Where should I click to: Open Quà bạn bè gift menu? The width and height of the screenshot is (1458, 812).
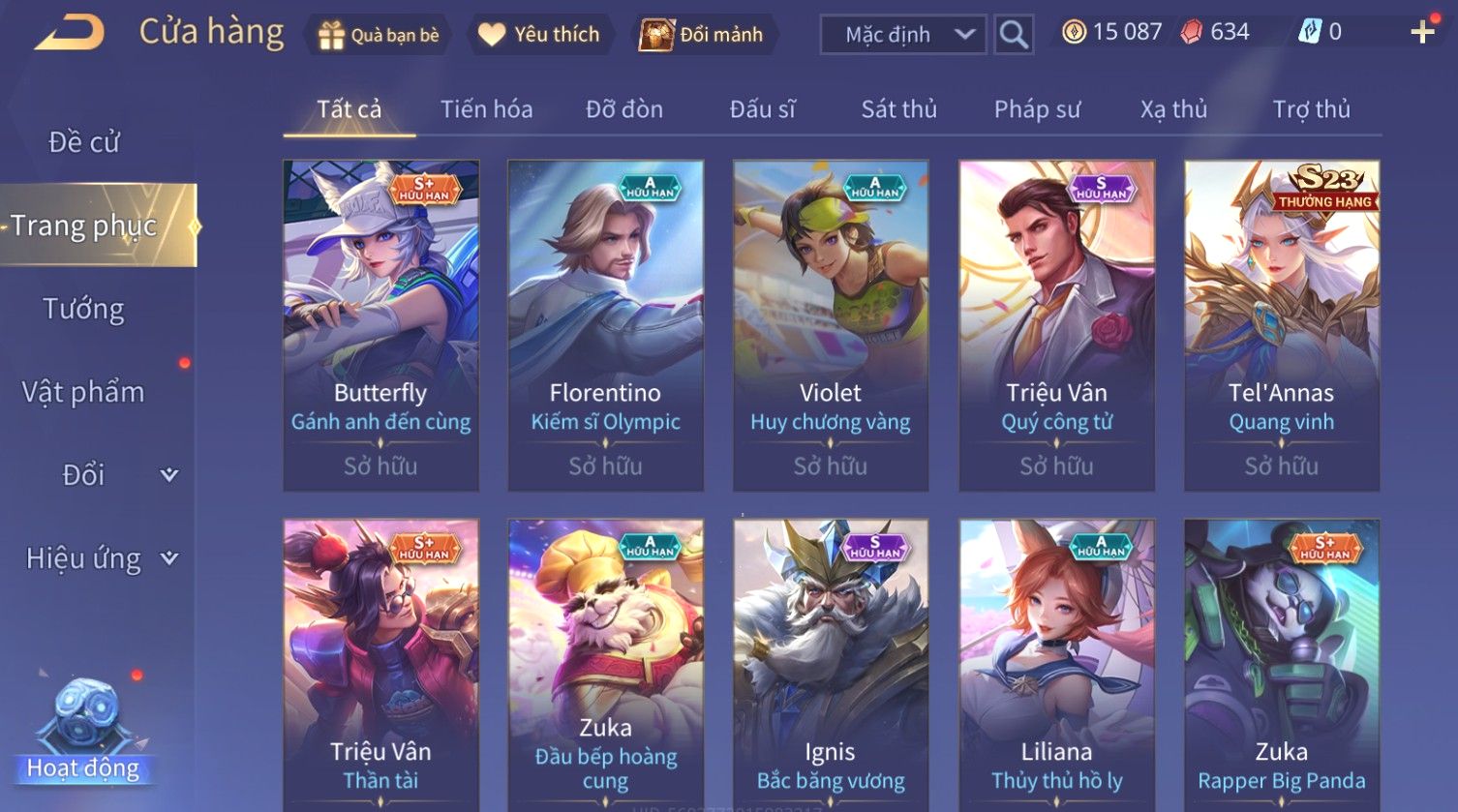coord(380,35)
